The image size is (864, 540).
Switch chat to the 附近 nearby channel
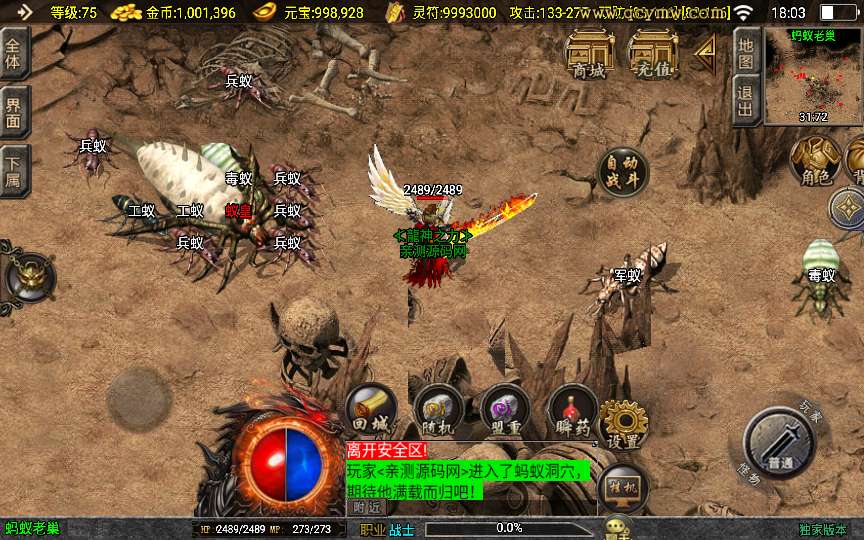(367, 507)
